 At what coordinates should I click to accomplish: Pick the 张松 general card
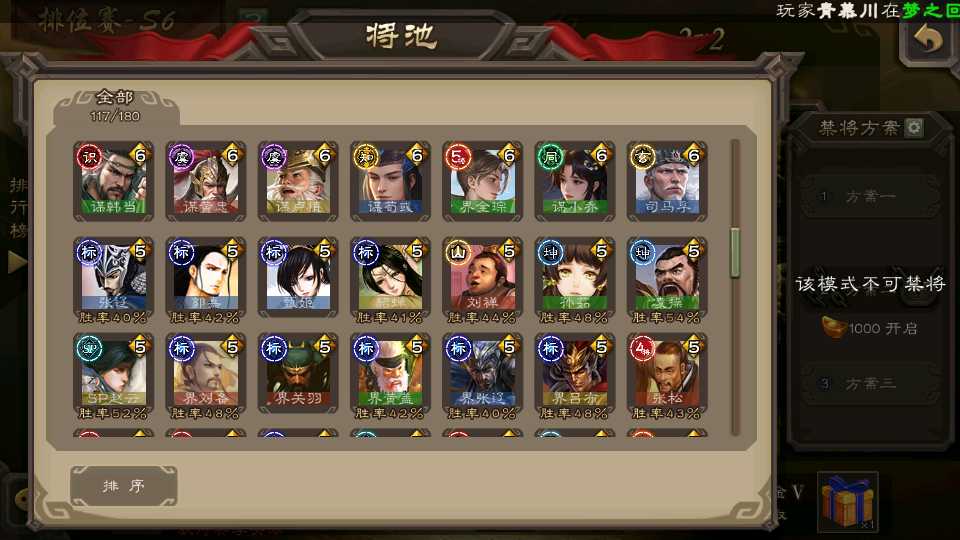[x=666, y=372]
